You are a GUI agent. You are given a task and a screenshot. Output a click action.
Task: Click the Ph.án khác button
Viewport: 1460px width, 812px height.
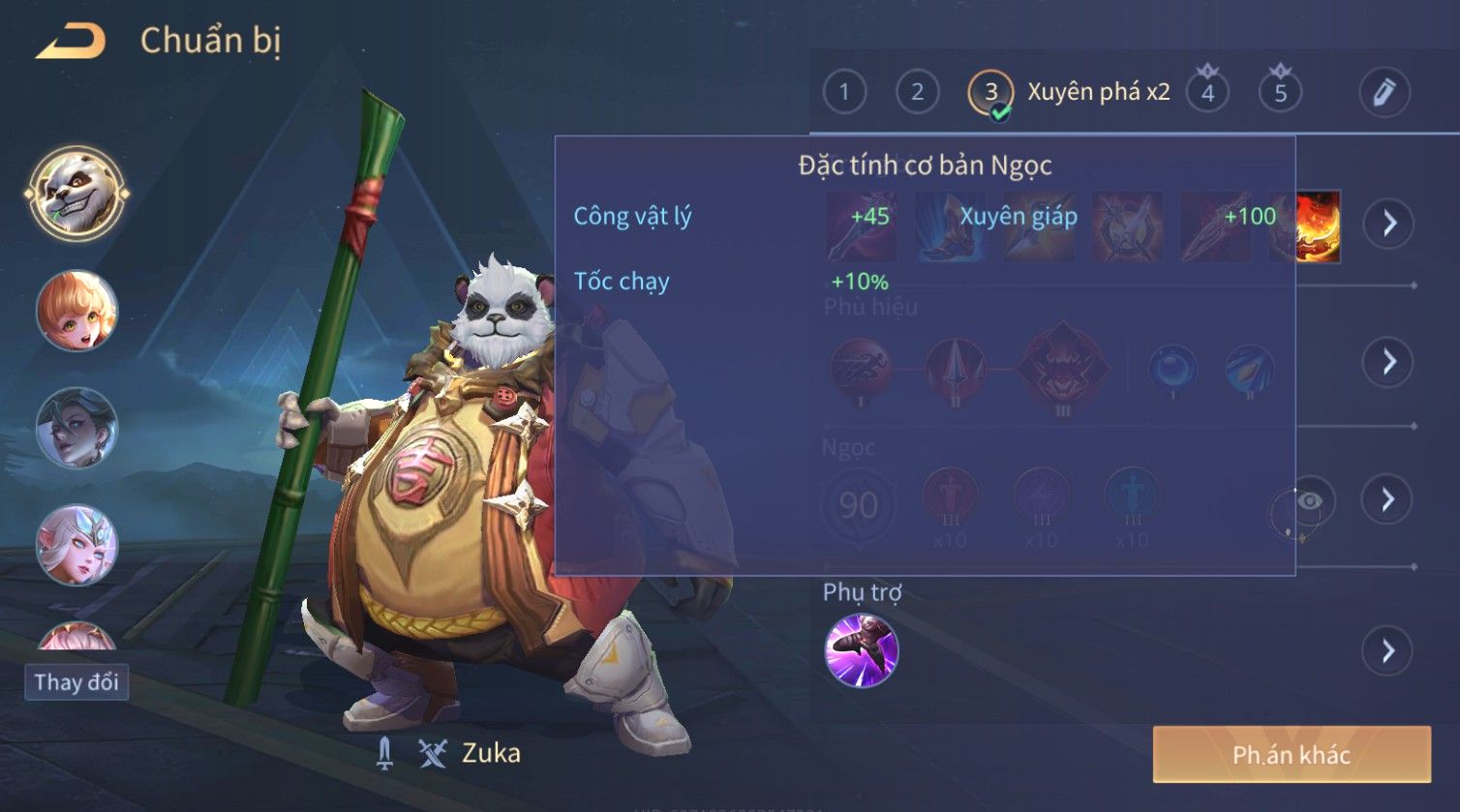tap(1291, 755)
